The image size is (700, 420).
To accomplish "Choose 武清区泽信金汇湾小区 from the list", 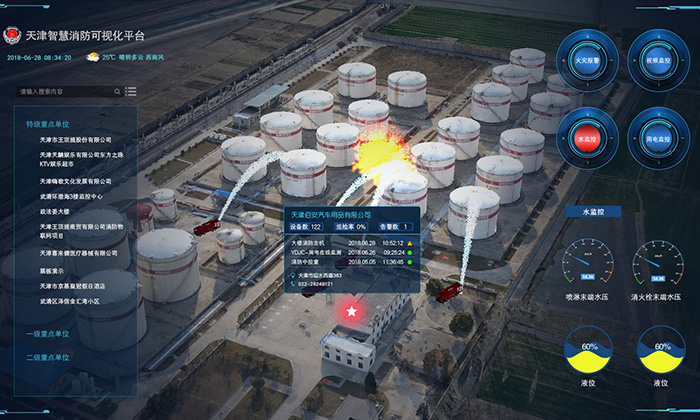I will (77, 300).
